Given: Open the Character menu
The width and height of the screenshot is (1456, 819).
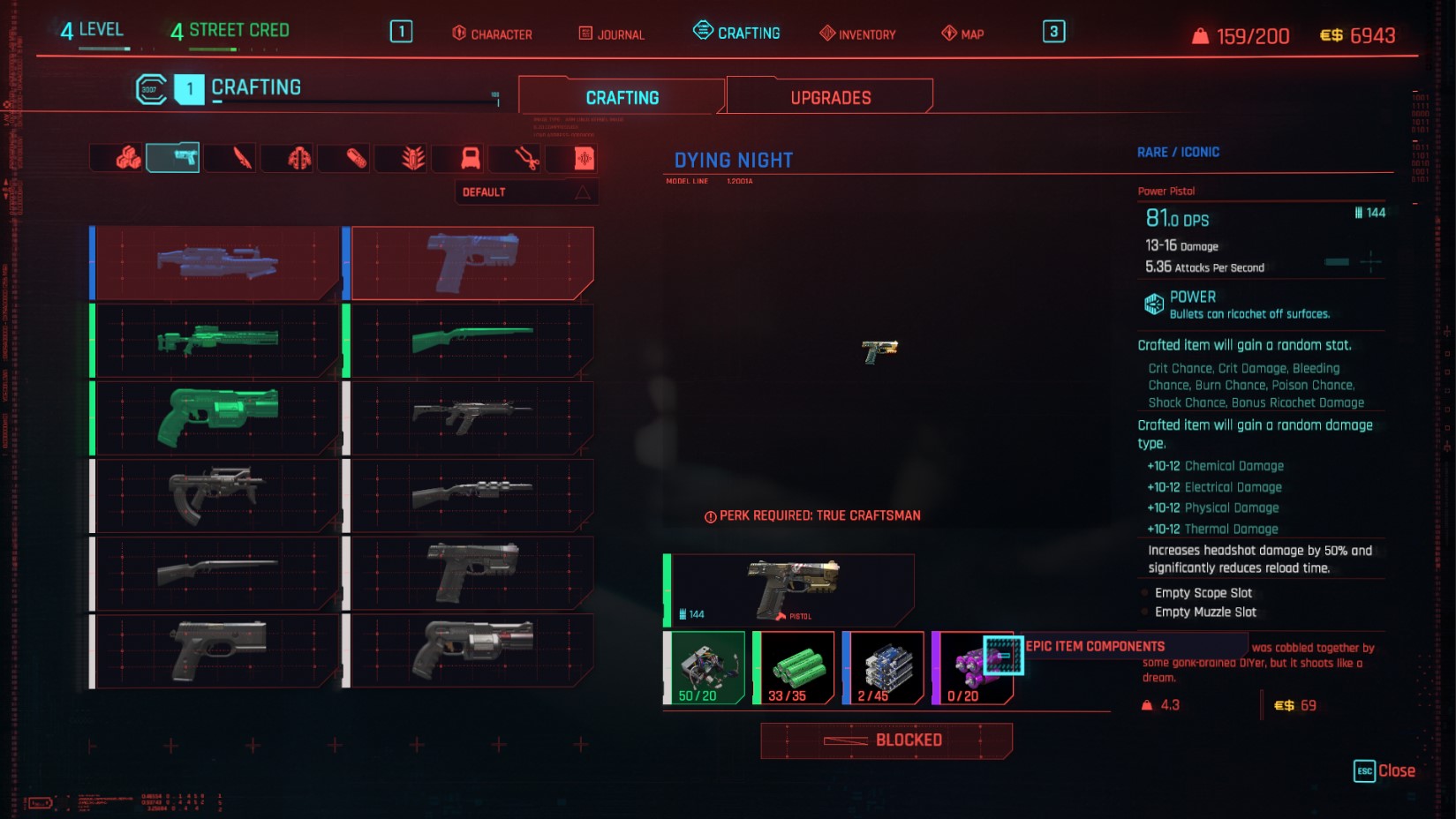Looking at the screenshot, I should [493, 34].
